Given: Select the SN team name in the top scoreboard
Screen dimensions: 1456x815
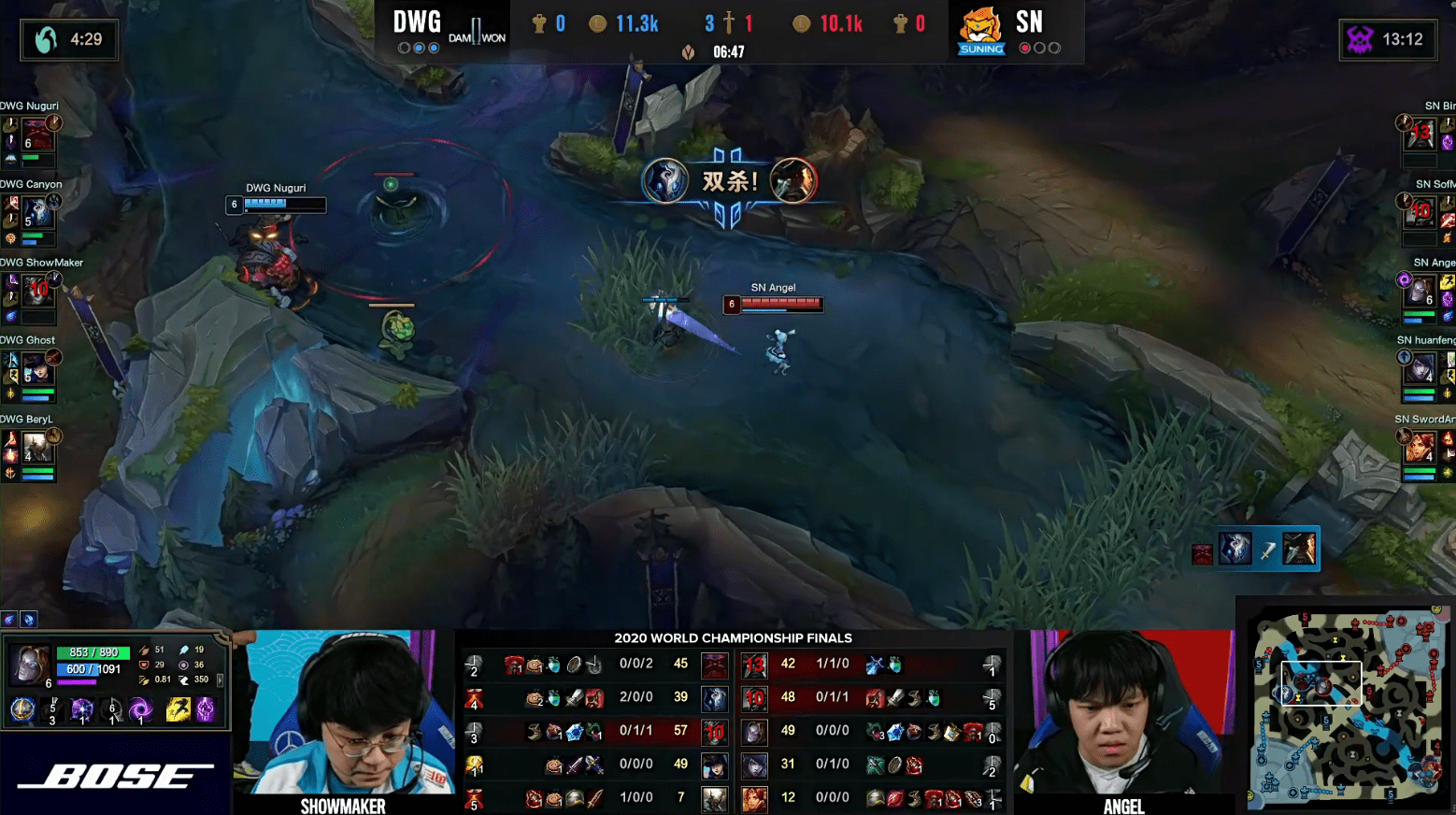Looking at the screenshot, I should (x=1030, y=21).
